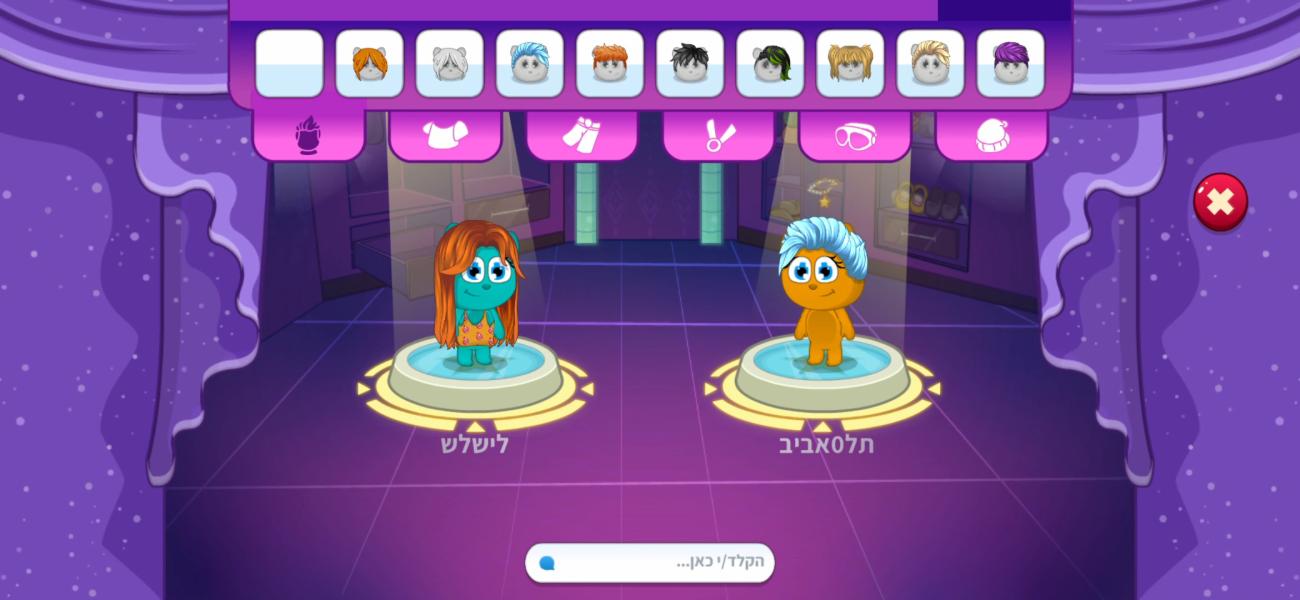
Task: Switch to the hair category tab
Action: [x=308, y=135]
